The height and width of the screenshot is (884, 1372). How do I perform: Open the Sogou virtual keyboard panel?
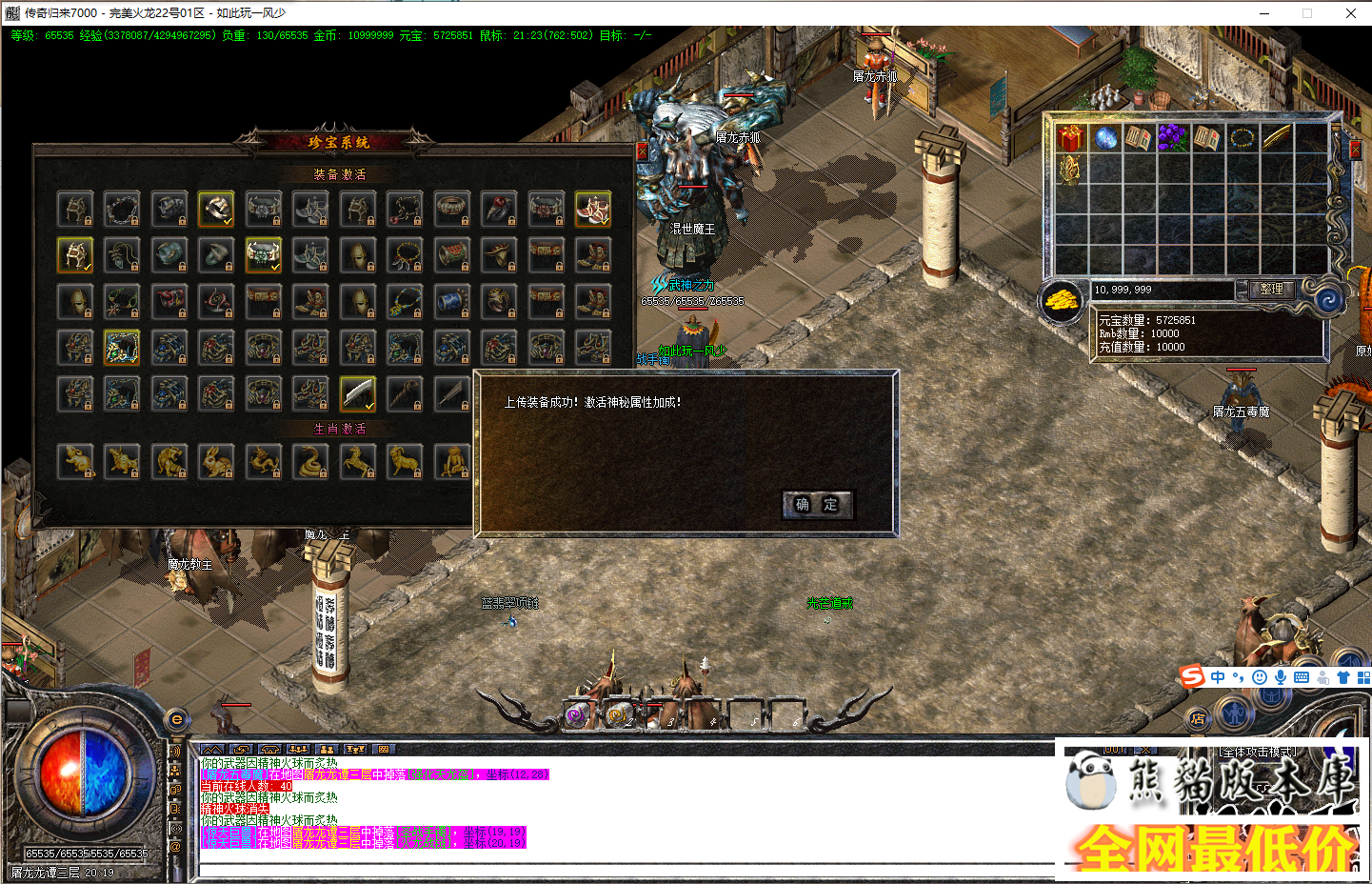pos(1301,677)
